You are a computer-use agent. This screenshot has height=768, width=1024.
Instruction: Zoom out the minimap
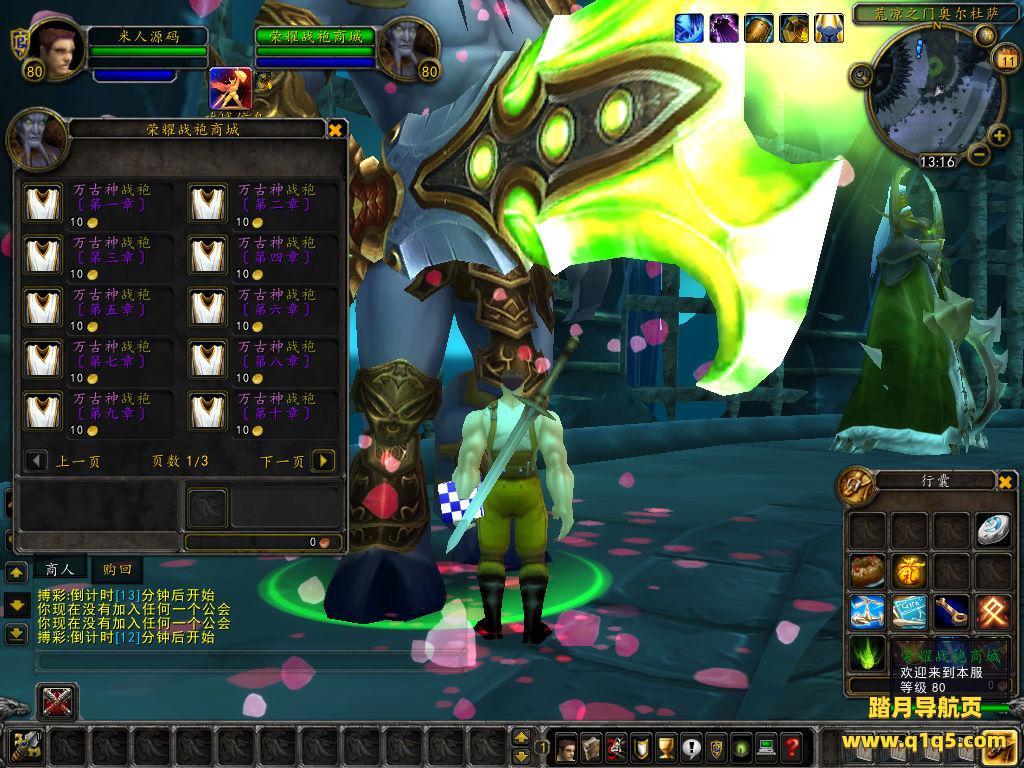click(x=979, y=155)
